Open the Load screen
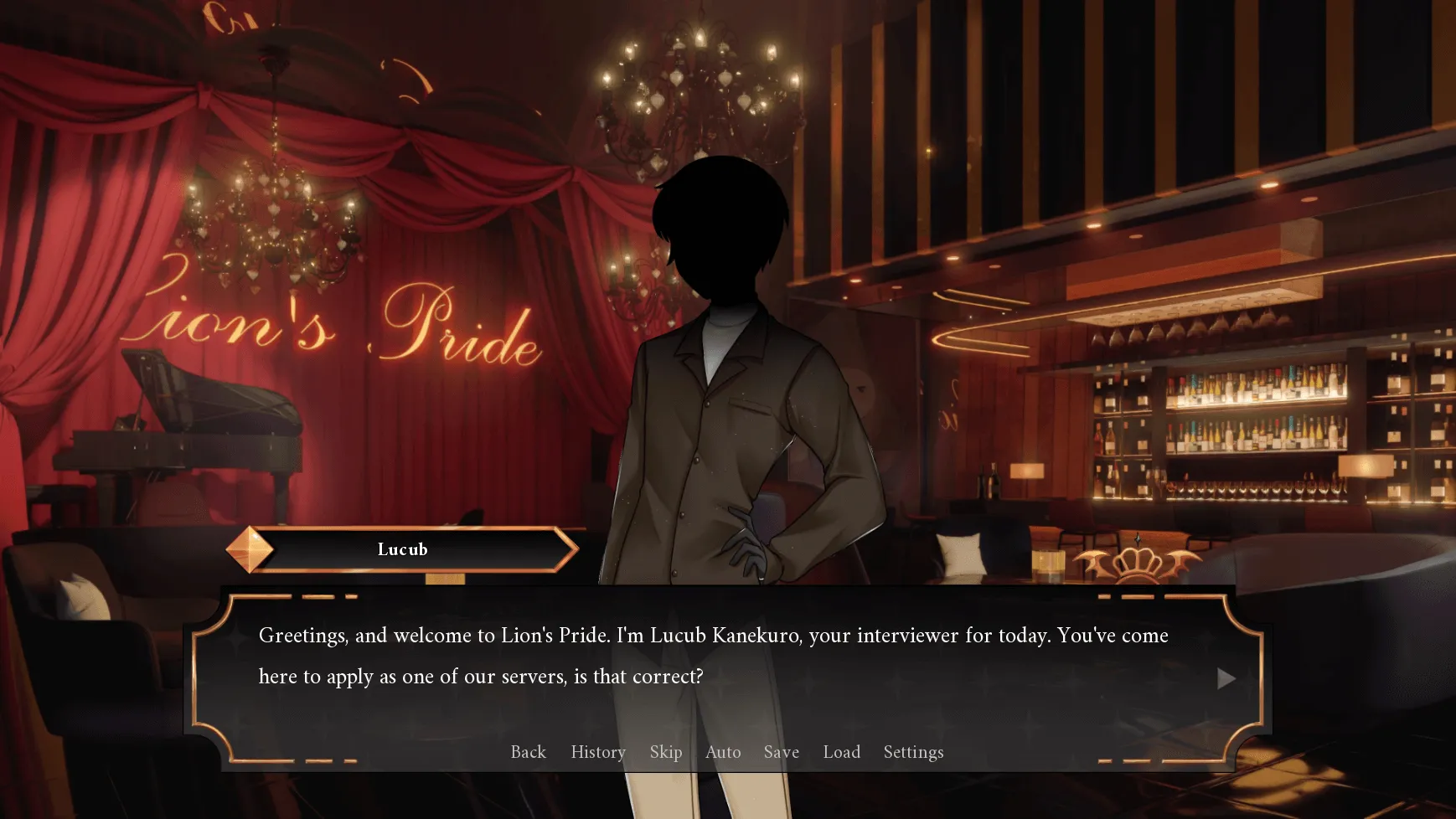The width and height of the screenshot is (1456, 819). [841, 752]
